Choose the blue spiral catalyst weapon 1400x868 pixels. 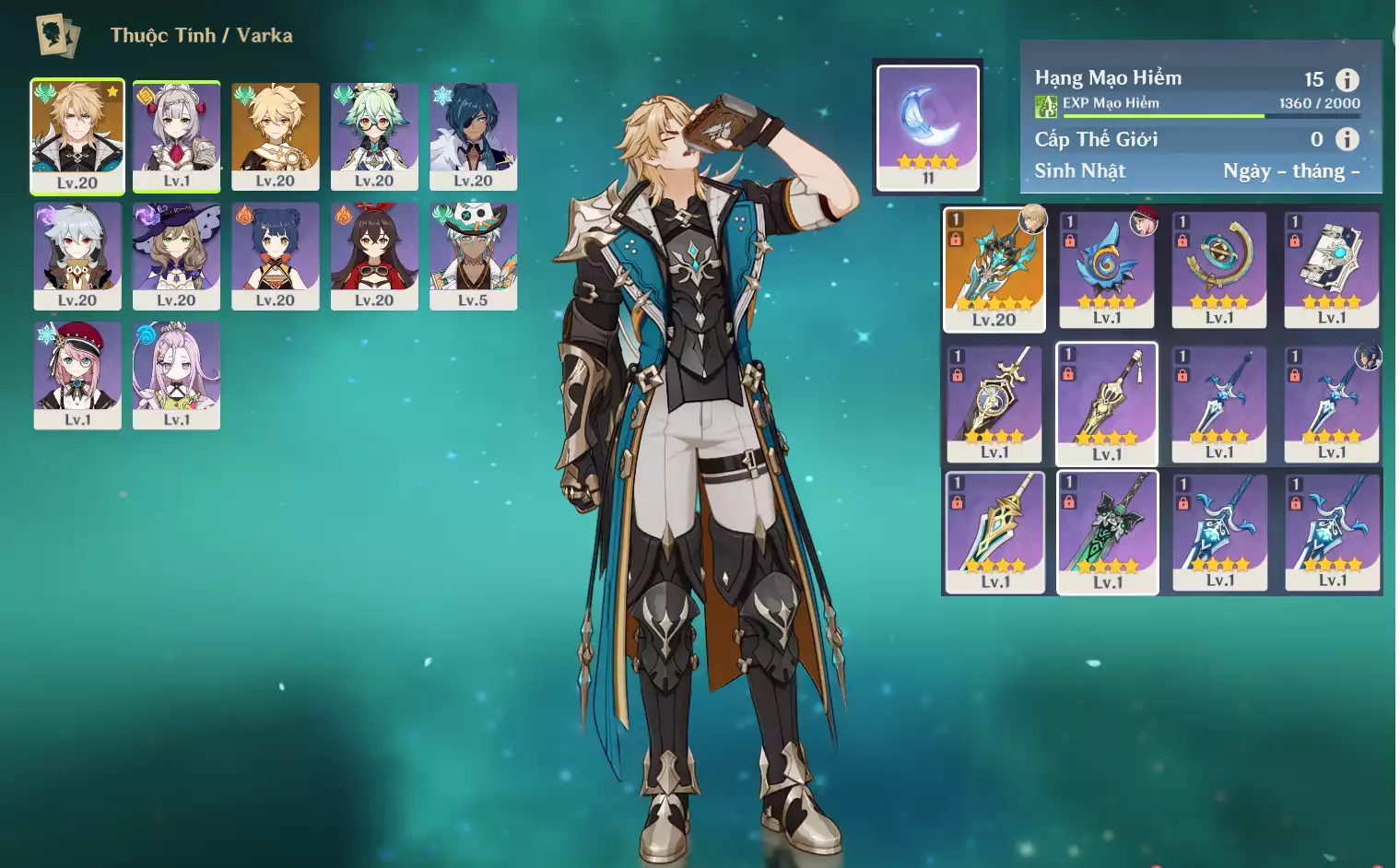[x=1107, y=268]
